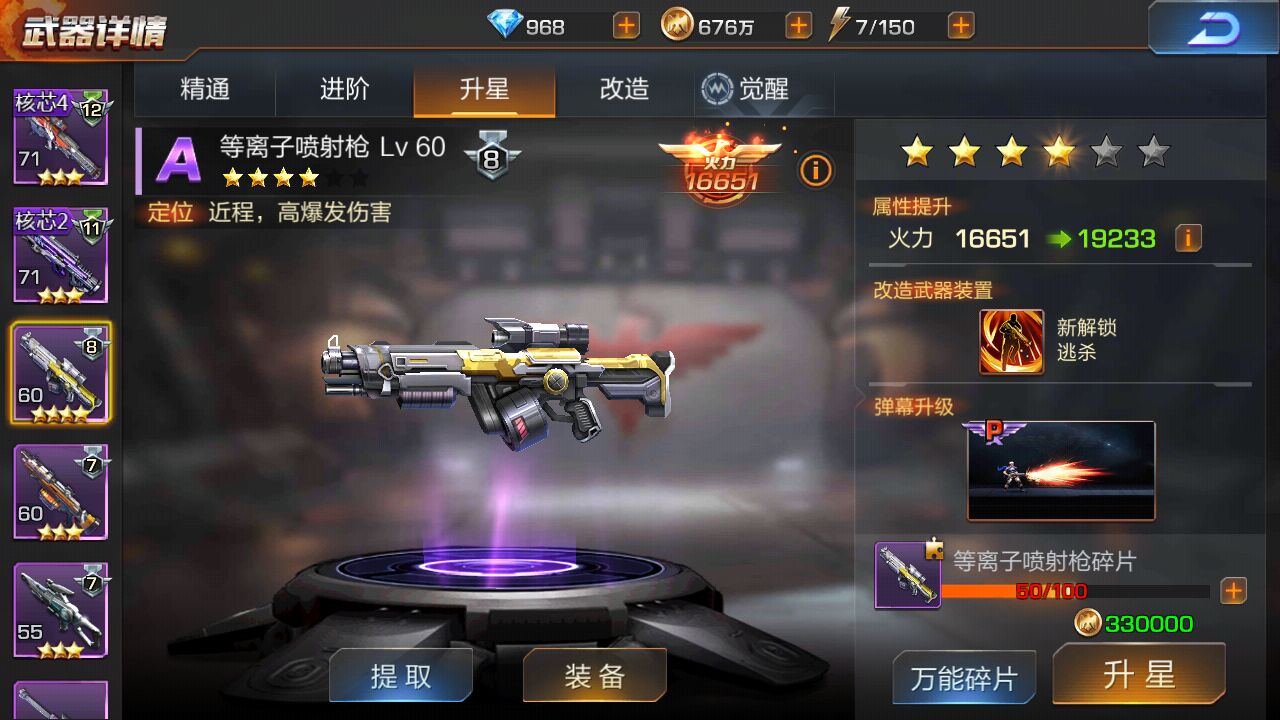Open the weapon info circle icon beside firepower badge

(816, 171)
